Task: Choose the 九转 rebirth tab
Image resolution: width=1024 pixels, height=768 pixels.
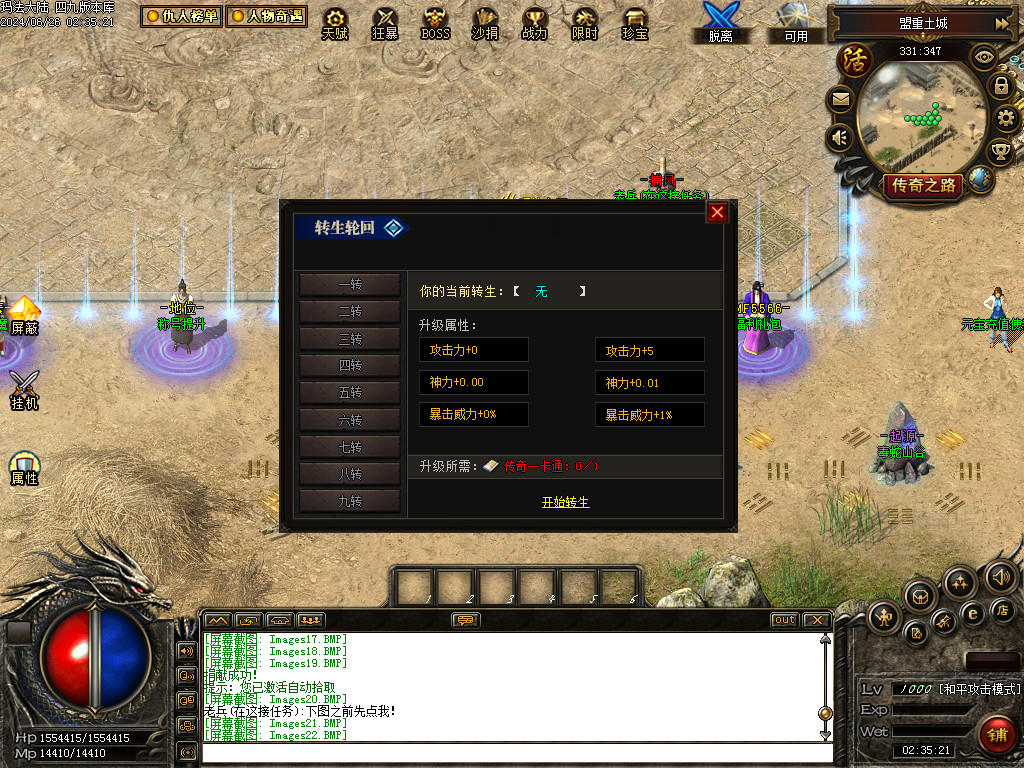Action: tap(350, 501)
